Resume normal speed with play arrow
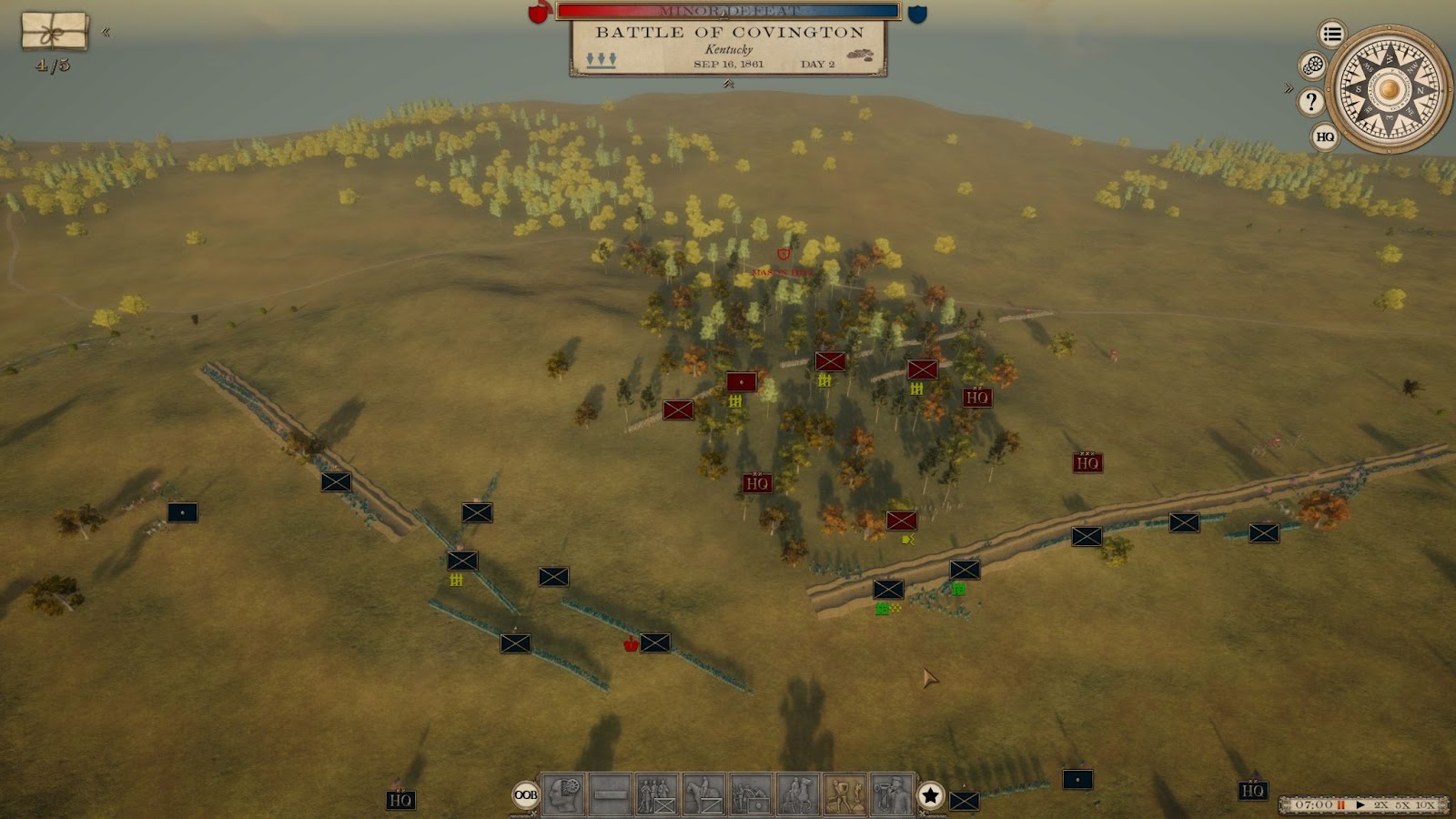This screenshot has width=1456, height=819. pos(1360,804)
